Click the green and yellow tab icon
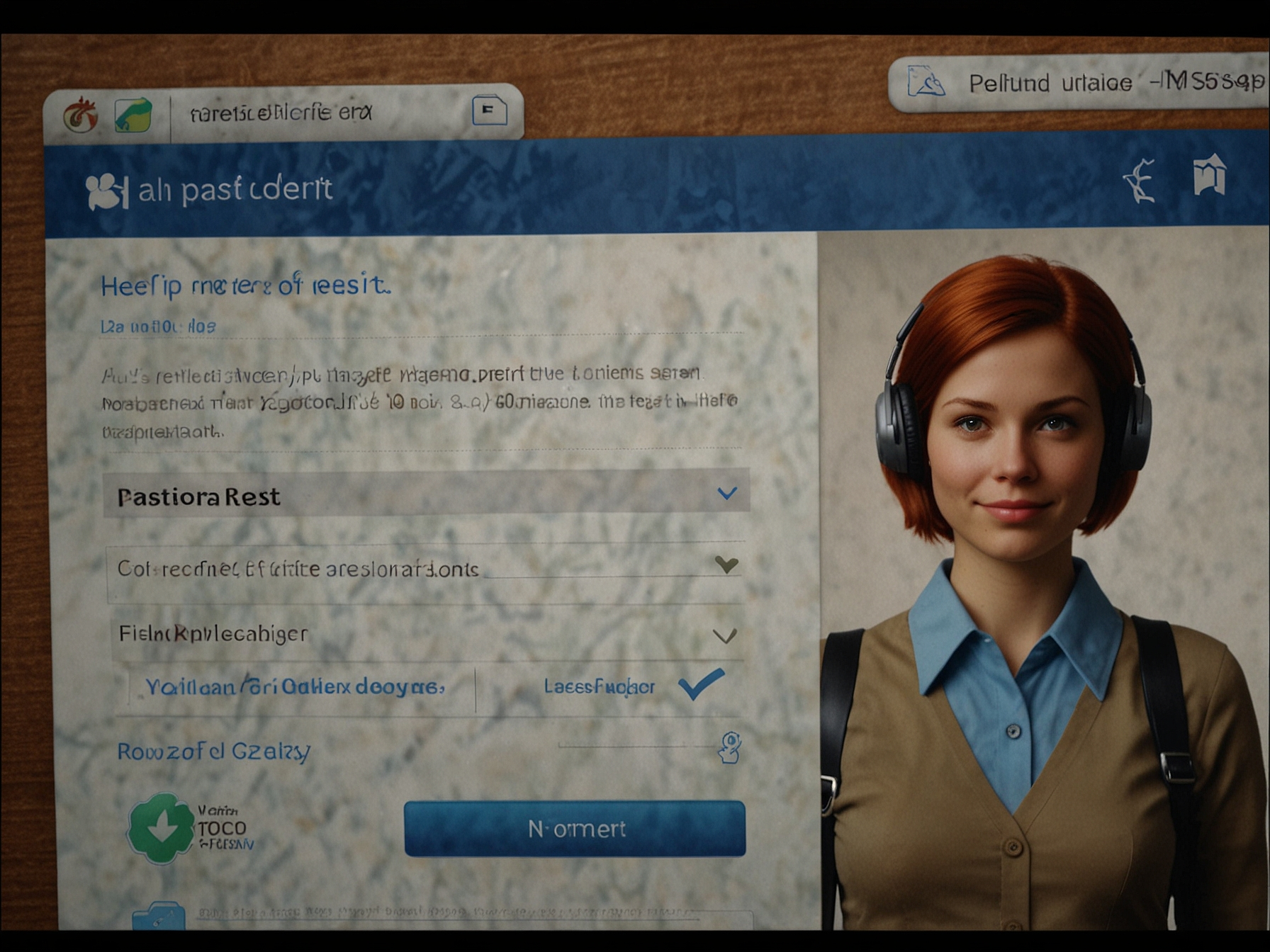 tap(133, 115)
